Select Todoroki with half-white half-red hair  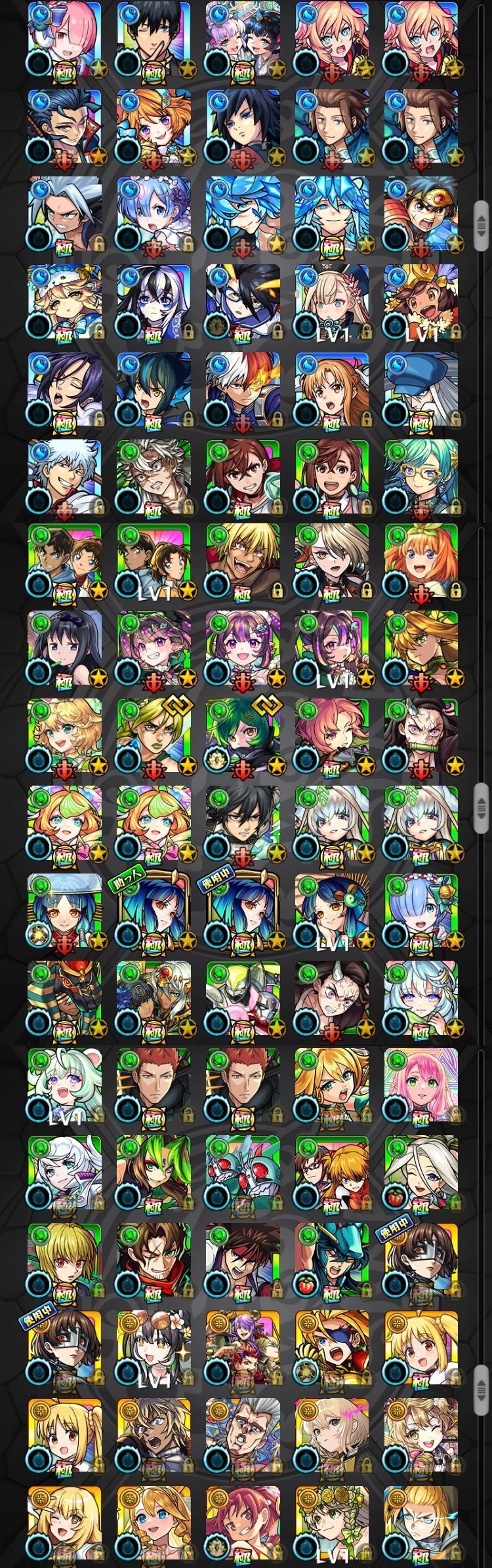[x=243, y=390]
